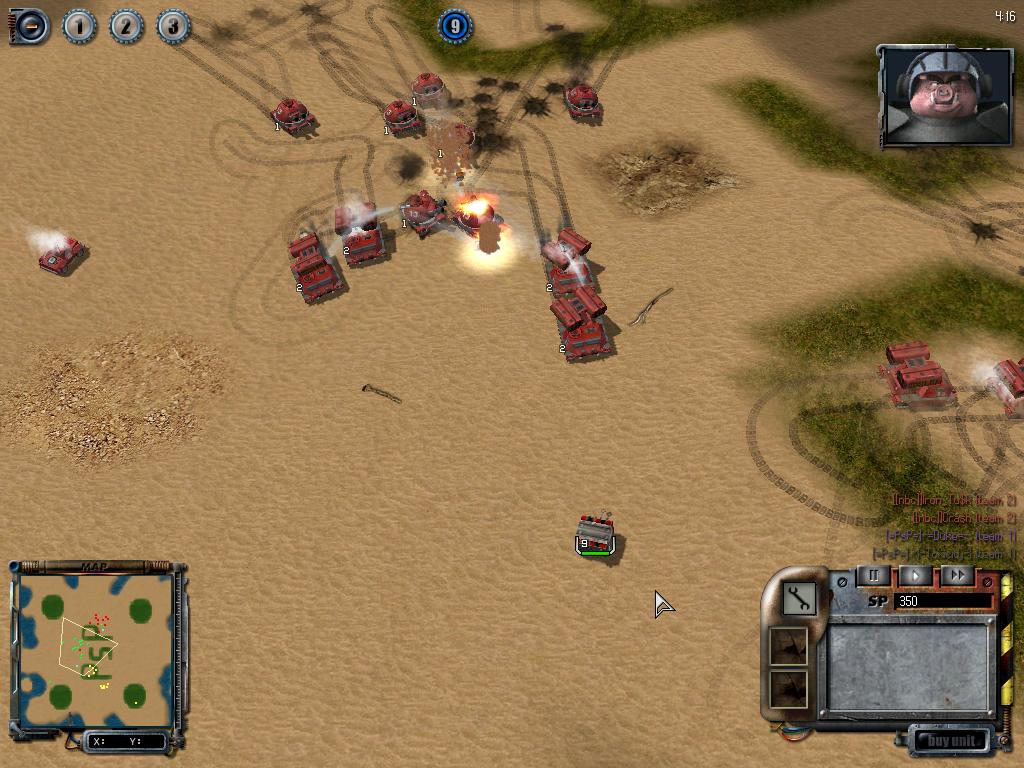This screenshot has width=1024, height=768.
Task: Open the menu button with the orange dash
Action: (31, 26)
